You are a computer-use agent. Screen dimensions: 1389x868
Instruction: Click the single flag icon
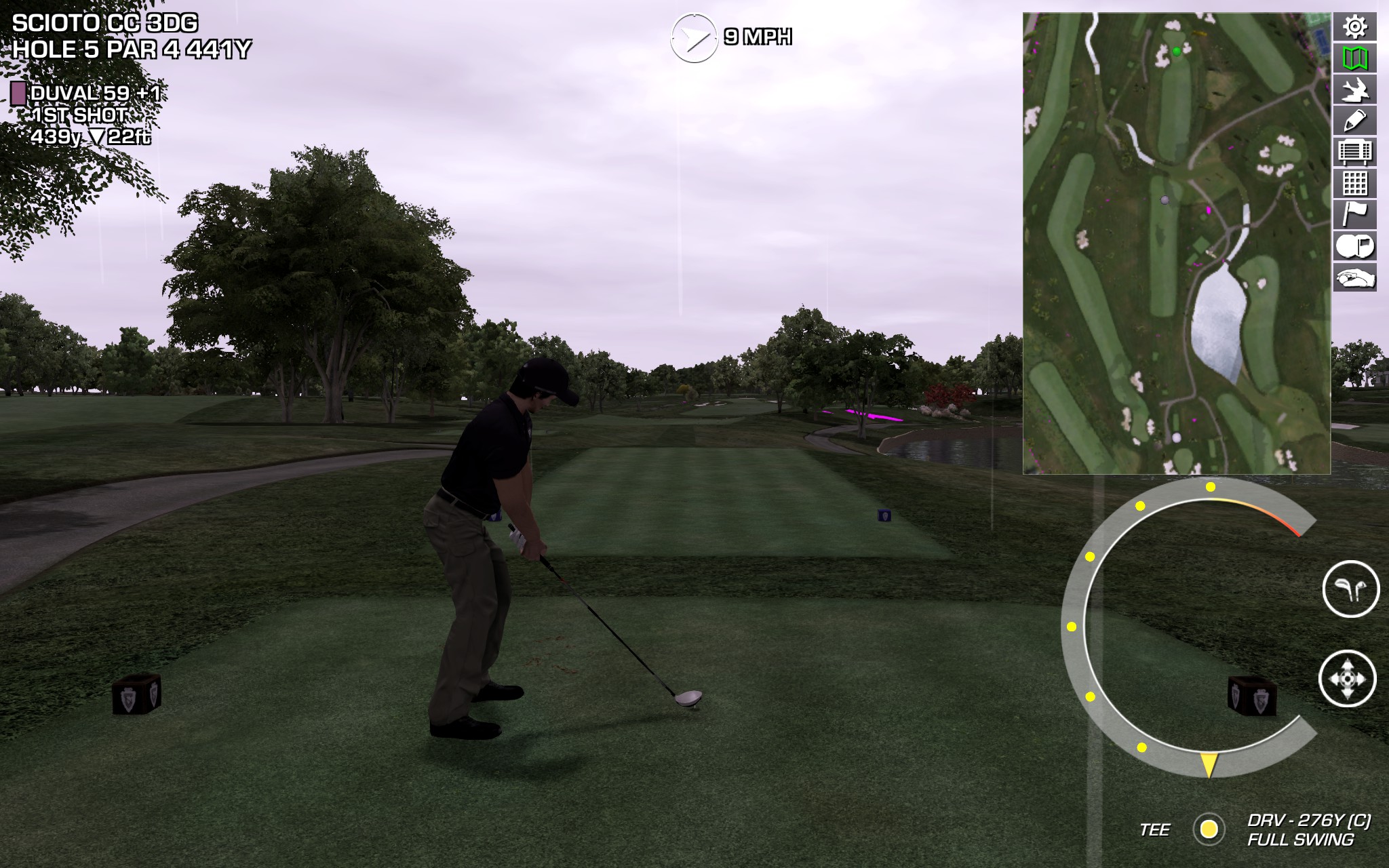[x=1354, y=214]
